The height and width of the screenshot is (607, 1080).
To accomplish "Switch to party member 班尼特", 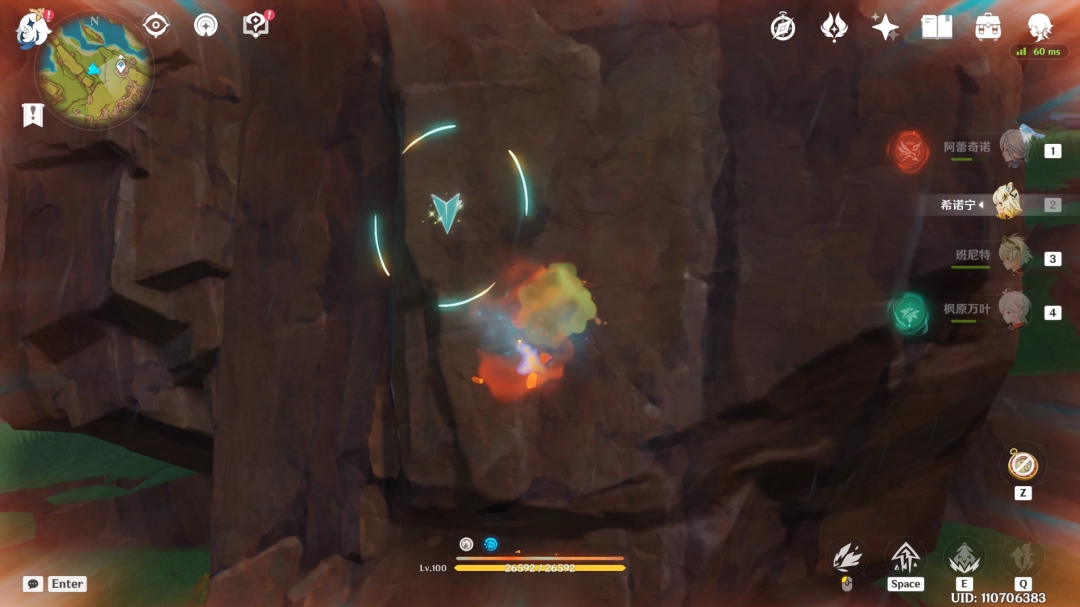I will (x=1014, y=257).
